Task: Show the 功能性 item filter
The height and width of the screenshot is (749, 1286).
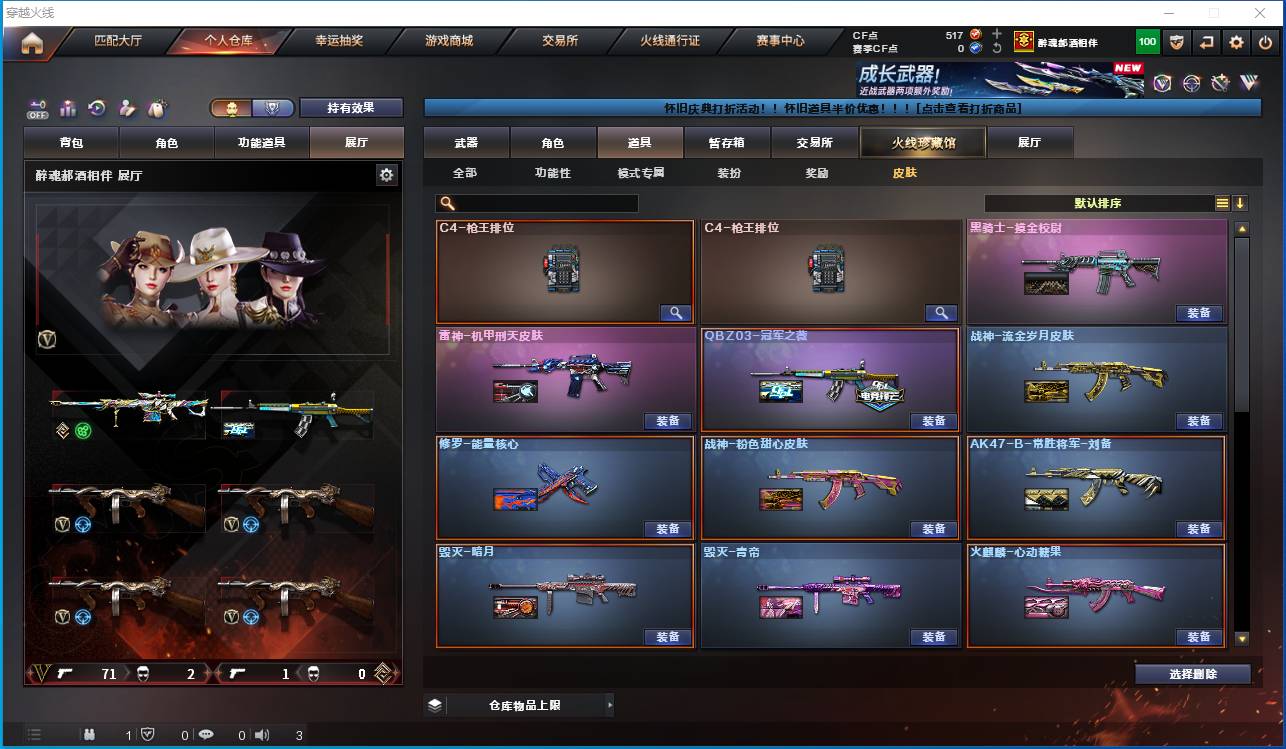Action: tap(552, 173)
